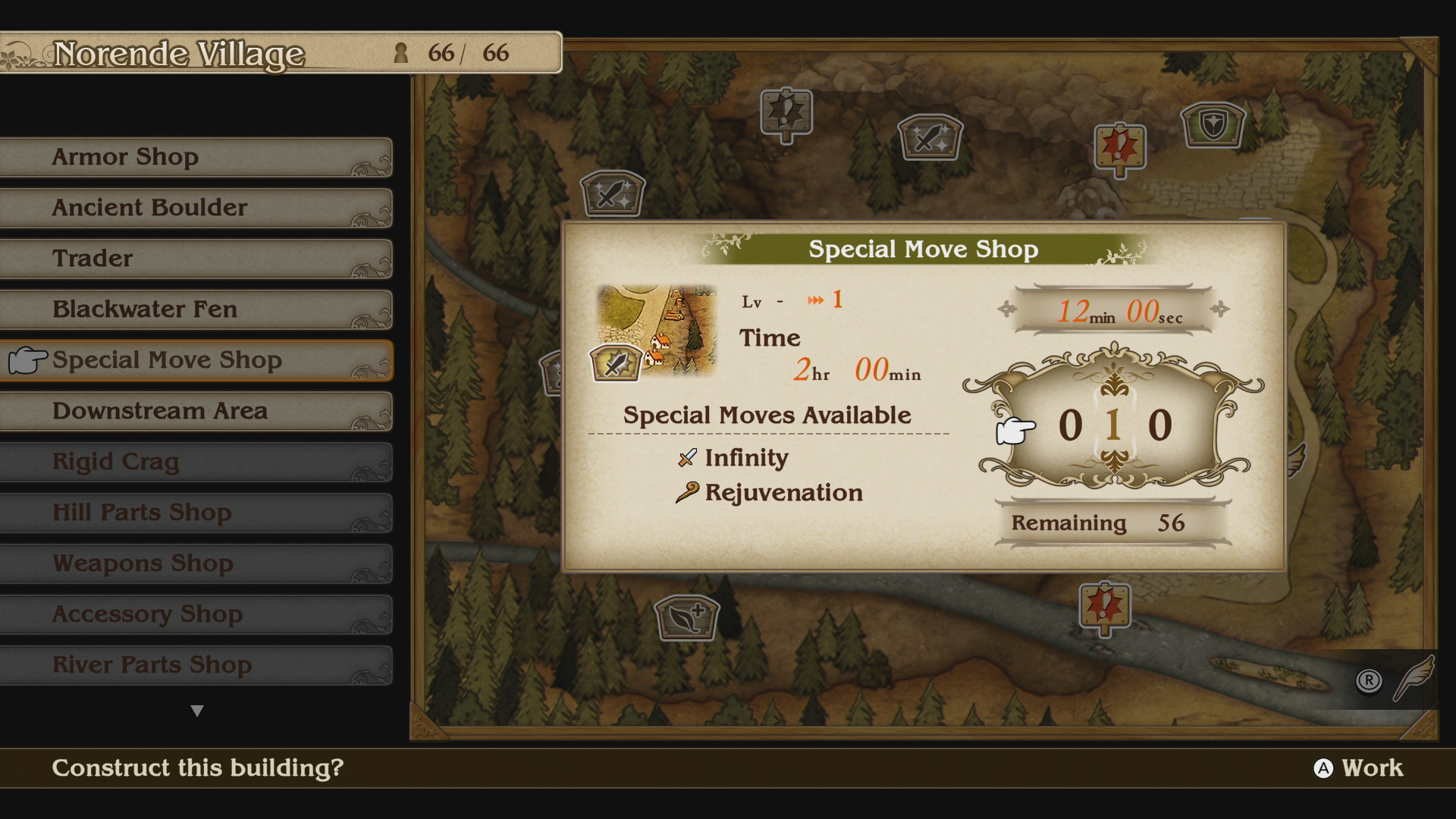Click the red exclamation marker by the river
The height and width of the screenshot is (819, 1456).
(1105, 607)
